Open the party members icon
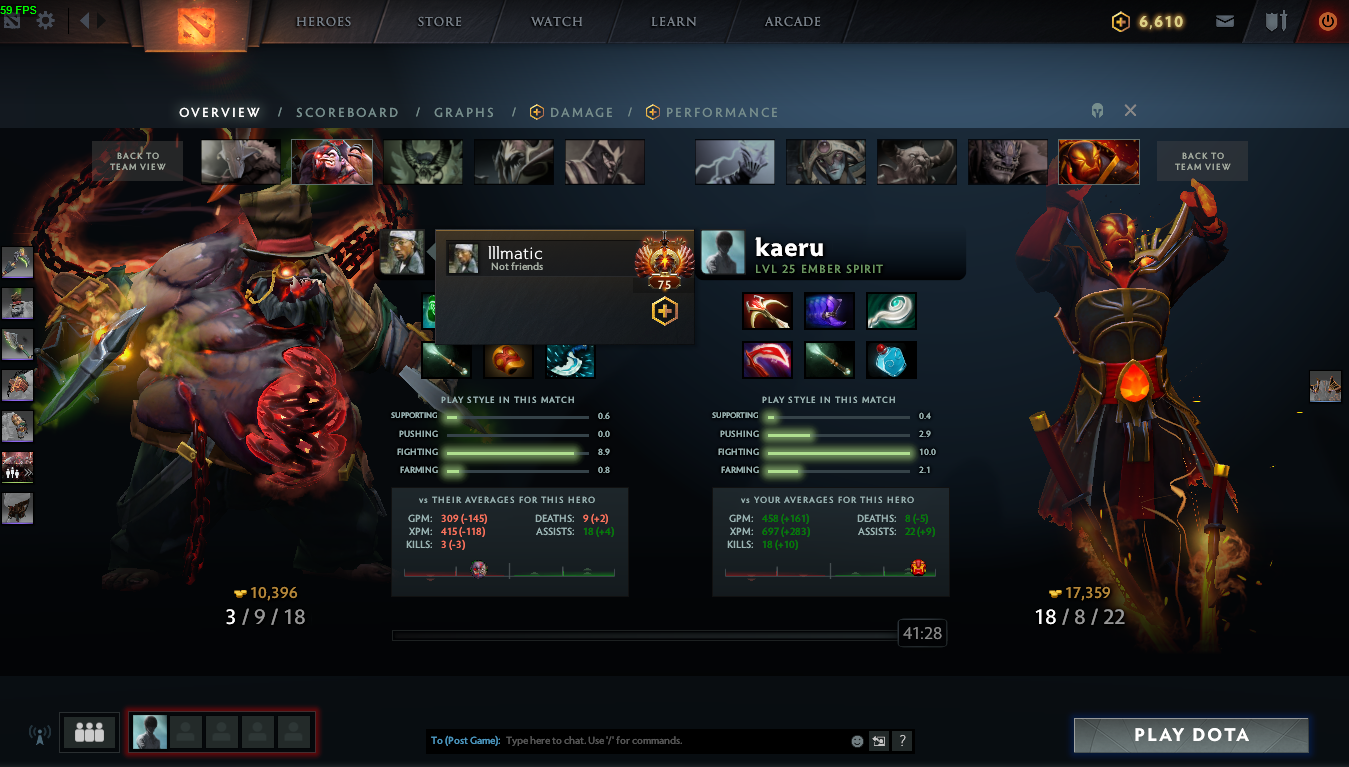 (89, 733)
